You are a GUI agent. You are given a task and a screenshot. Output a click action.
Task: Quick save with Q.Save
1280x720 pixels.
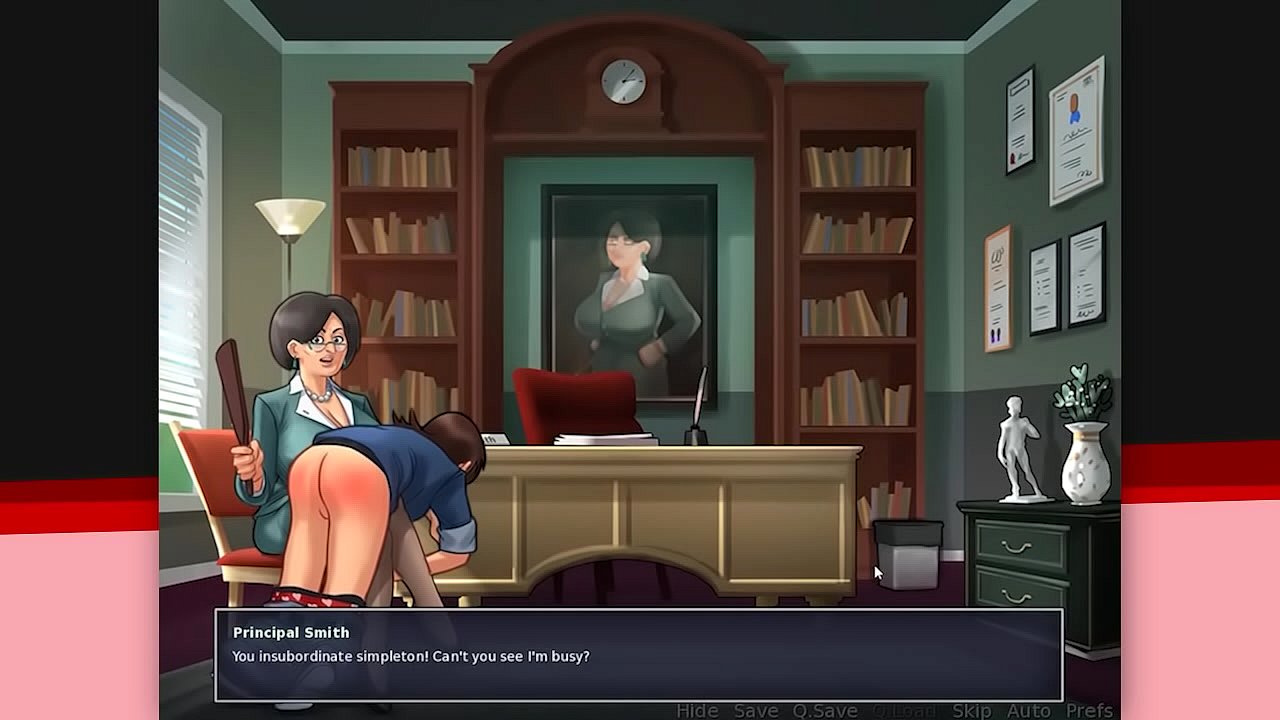[825, 710]
